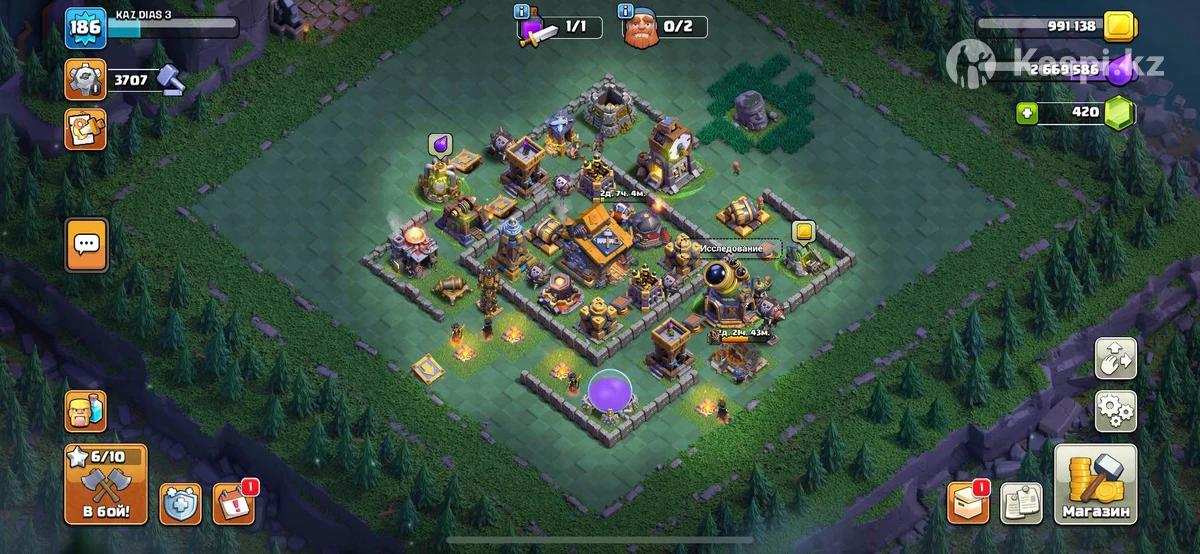The image size is (1200, 554).
Task: Tap the green plus to buy gems
Action: [x=1026, y=113]
